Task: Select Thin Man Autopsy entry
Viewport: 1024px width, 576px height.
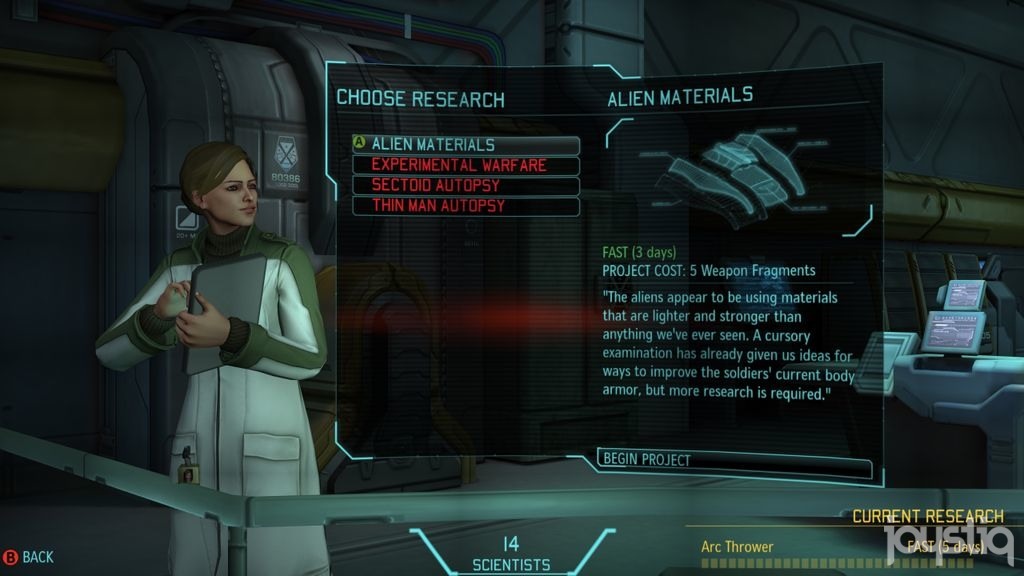Action: pyautogui.click(x=466, y=206)
